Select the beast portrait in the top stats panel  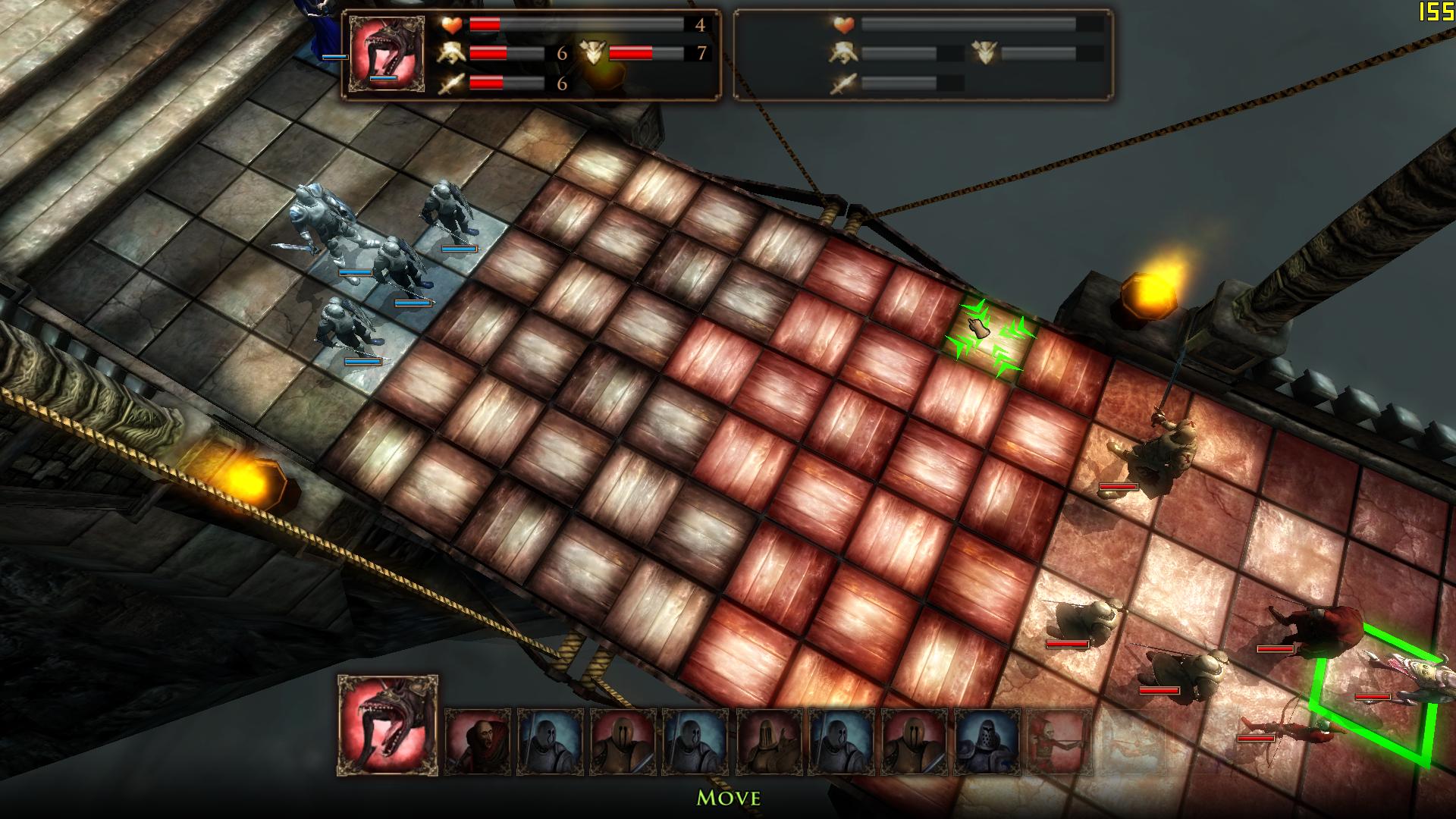tap(387, 55)
